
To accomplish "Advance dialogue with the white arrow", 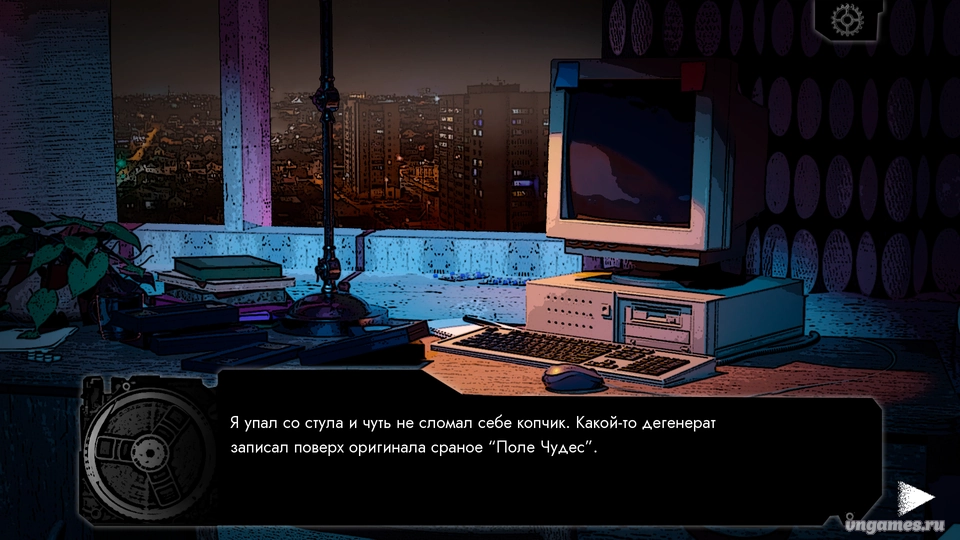I will click(x=914, y=497).
